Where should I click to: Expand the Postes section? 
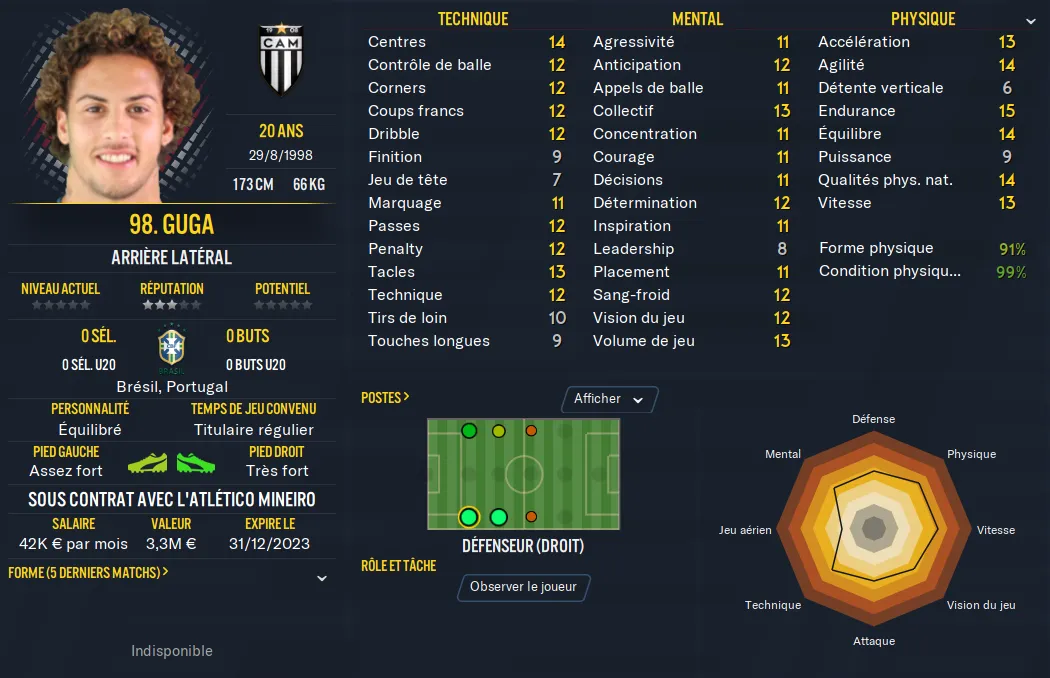385,398
